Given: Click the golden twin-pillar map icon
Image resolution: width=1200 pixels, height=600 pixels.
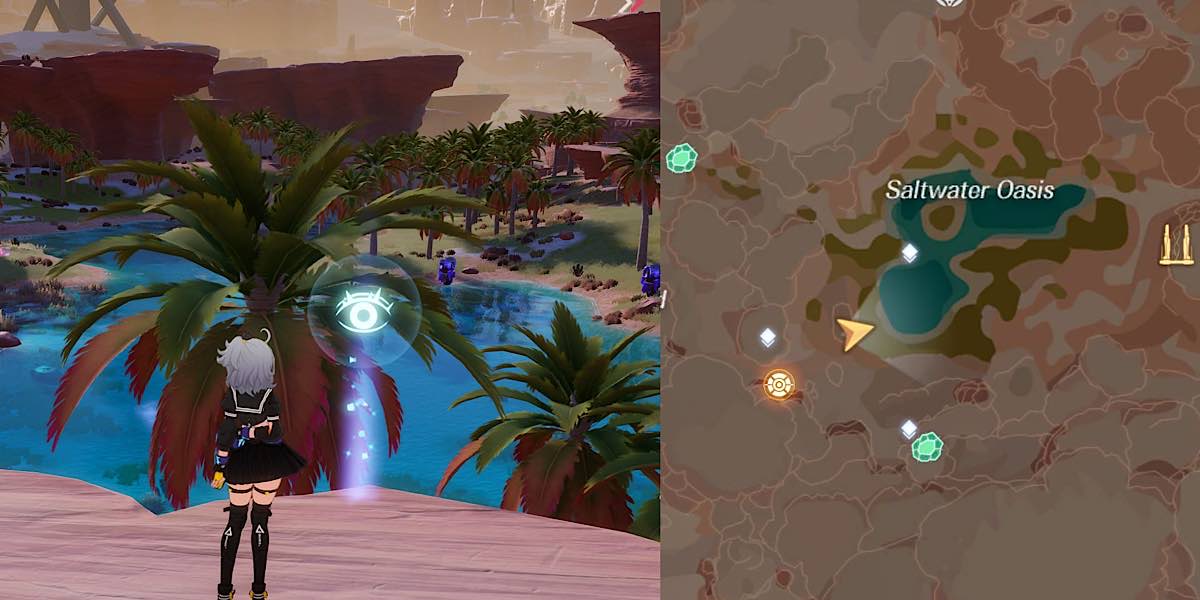Looking at the screenshot, I should (x=1176, y=245).
